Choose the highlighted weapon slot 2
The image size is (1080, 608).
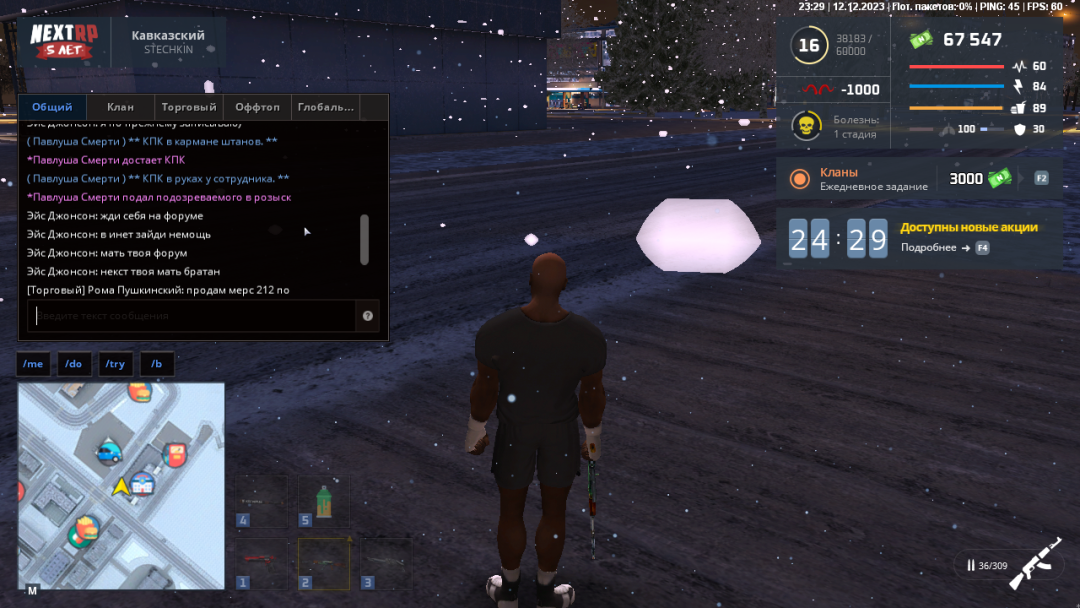(323, 563)
